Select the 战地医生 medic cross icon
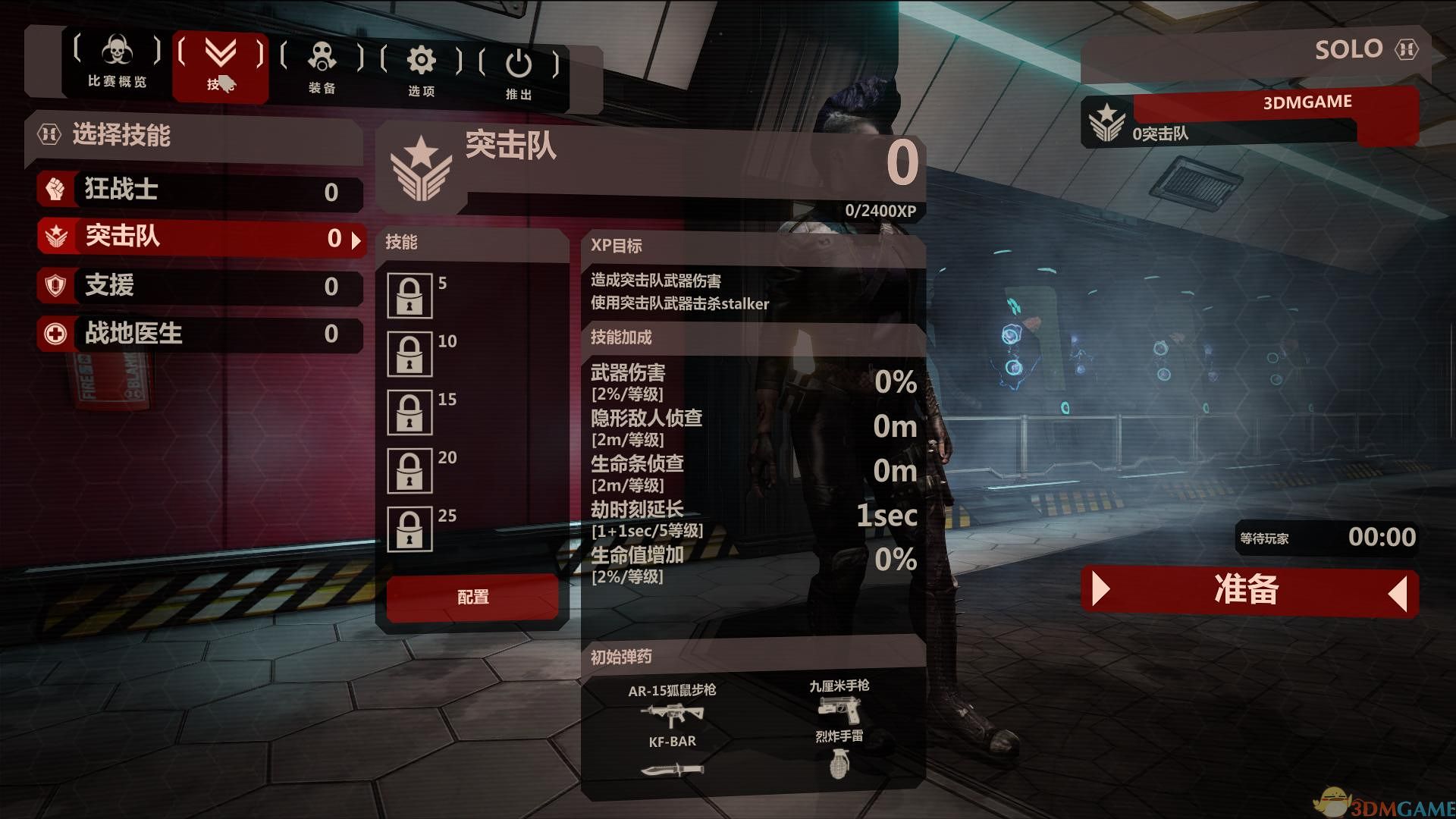Viewport: 1456px width, 819px height. (x=55, y=333)
